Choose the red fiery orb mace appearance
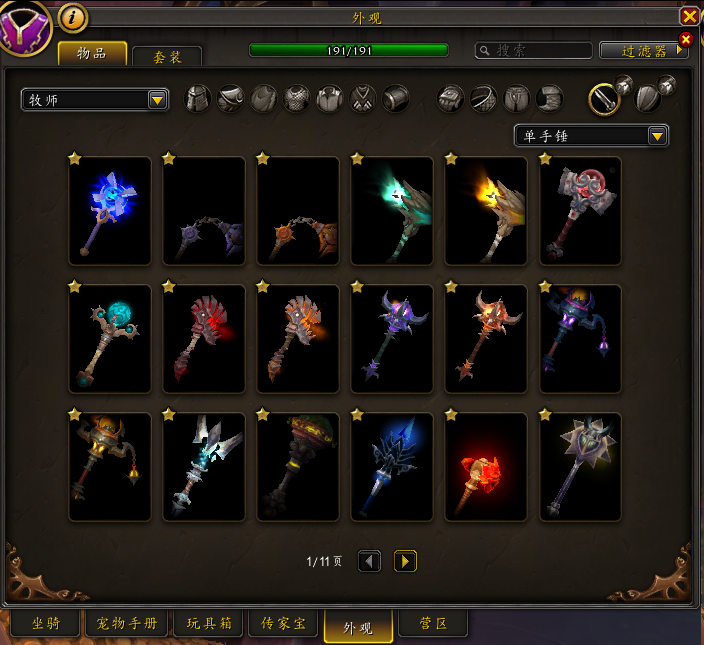Image resolution: width=704 pixels, height=645 pixels. 486,467
